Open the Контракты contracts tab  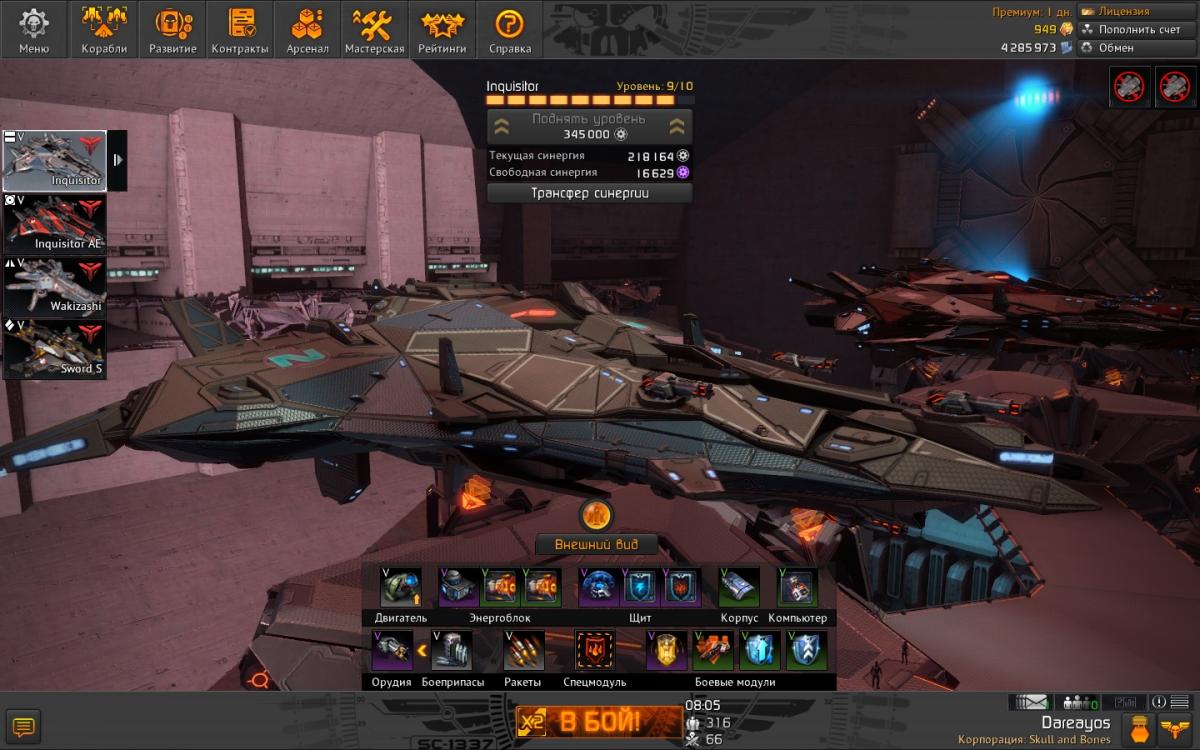coord(240,30)
